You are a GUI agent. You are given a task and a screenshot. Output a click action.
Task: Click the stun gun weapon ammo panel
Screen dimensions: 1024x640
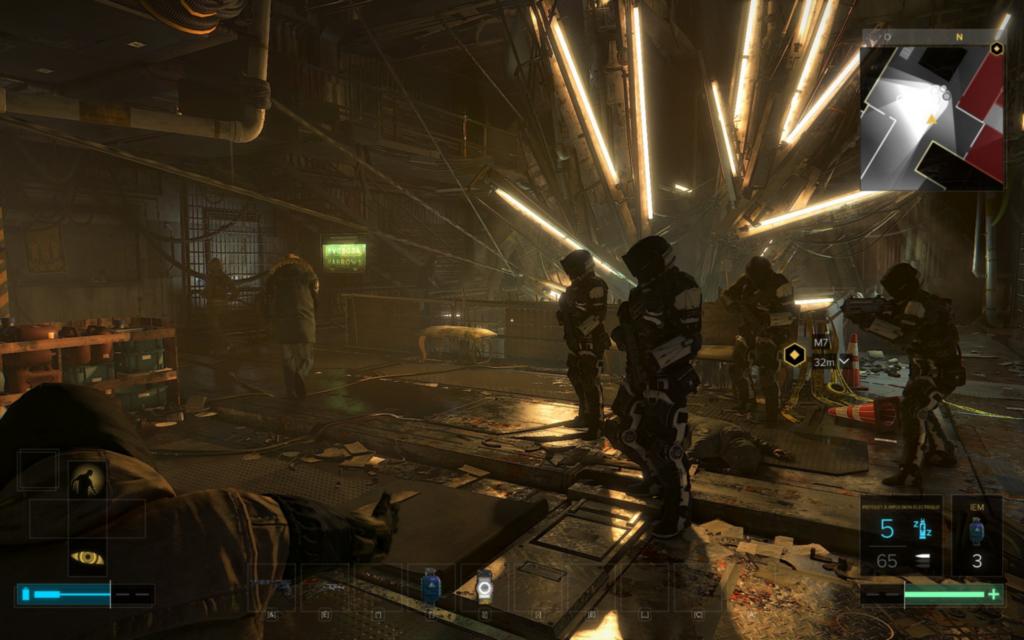[901, 536]
